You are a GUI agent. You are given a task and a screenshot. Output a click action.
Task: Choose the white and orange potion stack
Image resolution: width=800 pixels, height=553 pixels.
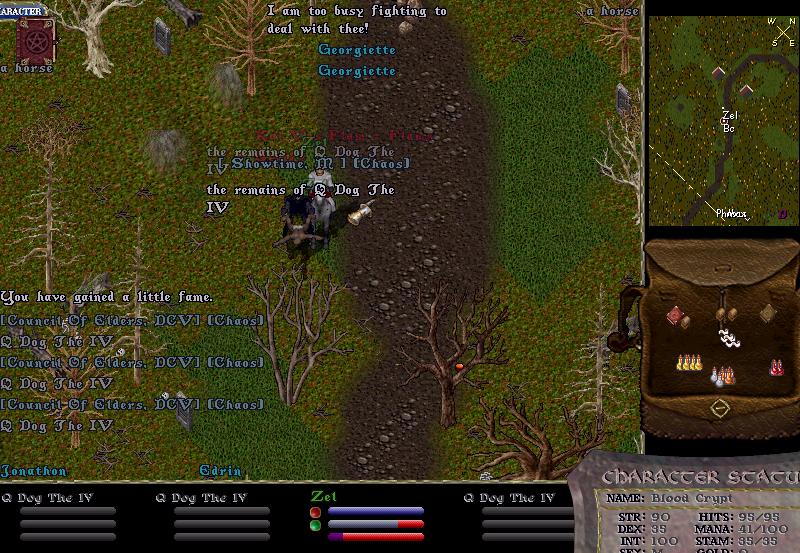(x=722, y=376)
